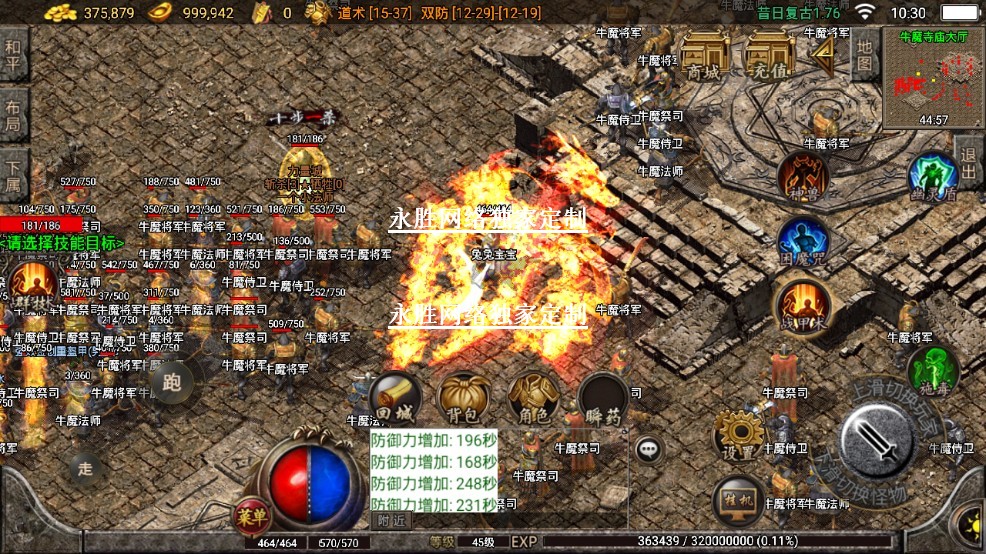This screenshot has height=554, width=986.
Task: Cast the 战甲术 armor skill
Action: [x=802, y=304]
